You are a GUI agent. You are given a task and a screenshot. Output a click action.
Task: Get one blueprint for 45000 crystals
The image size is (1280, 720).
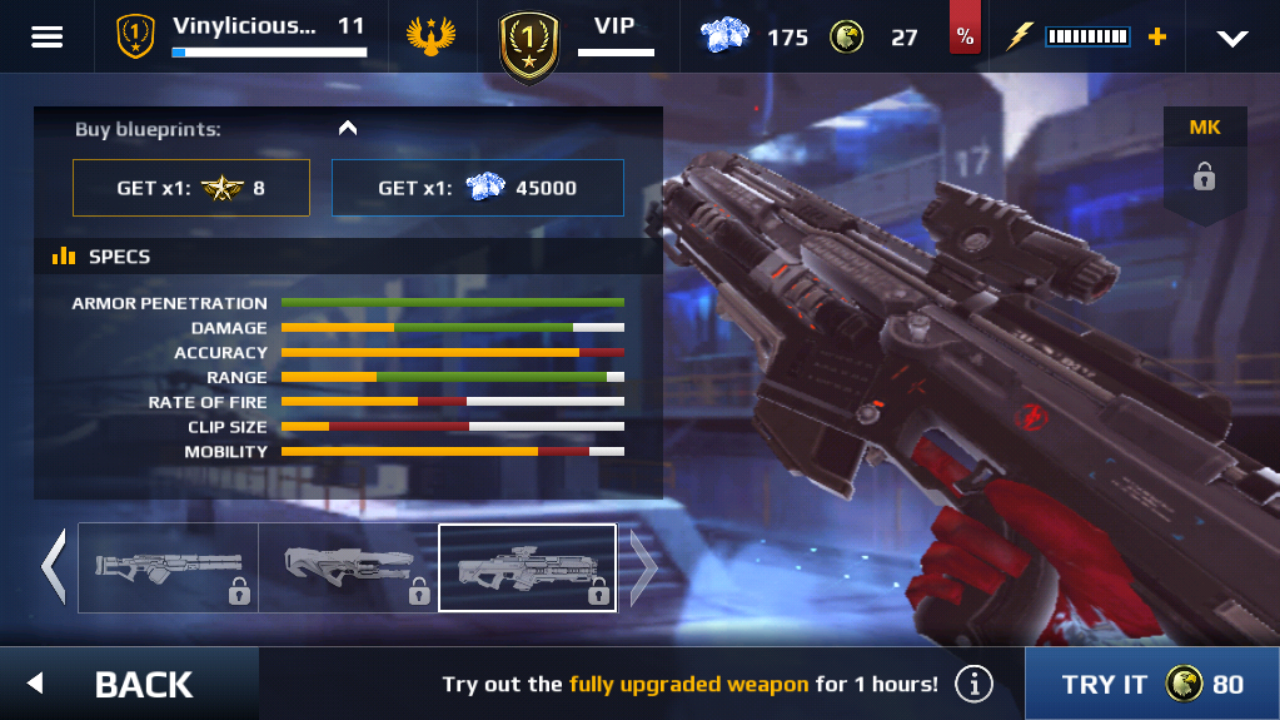(x=478, y=188)
